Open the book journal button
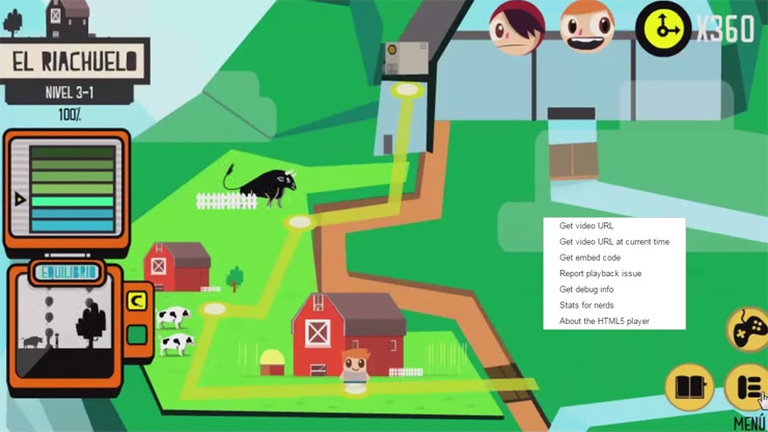The width and height of the screenshot is (768, 432). pos(689,388)
